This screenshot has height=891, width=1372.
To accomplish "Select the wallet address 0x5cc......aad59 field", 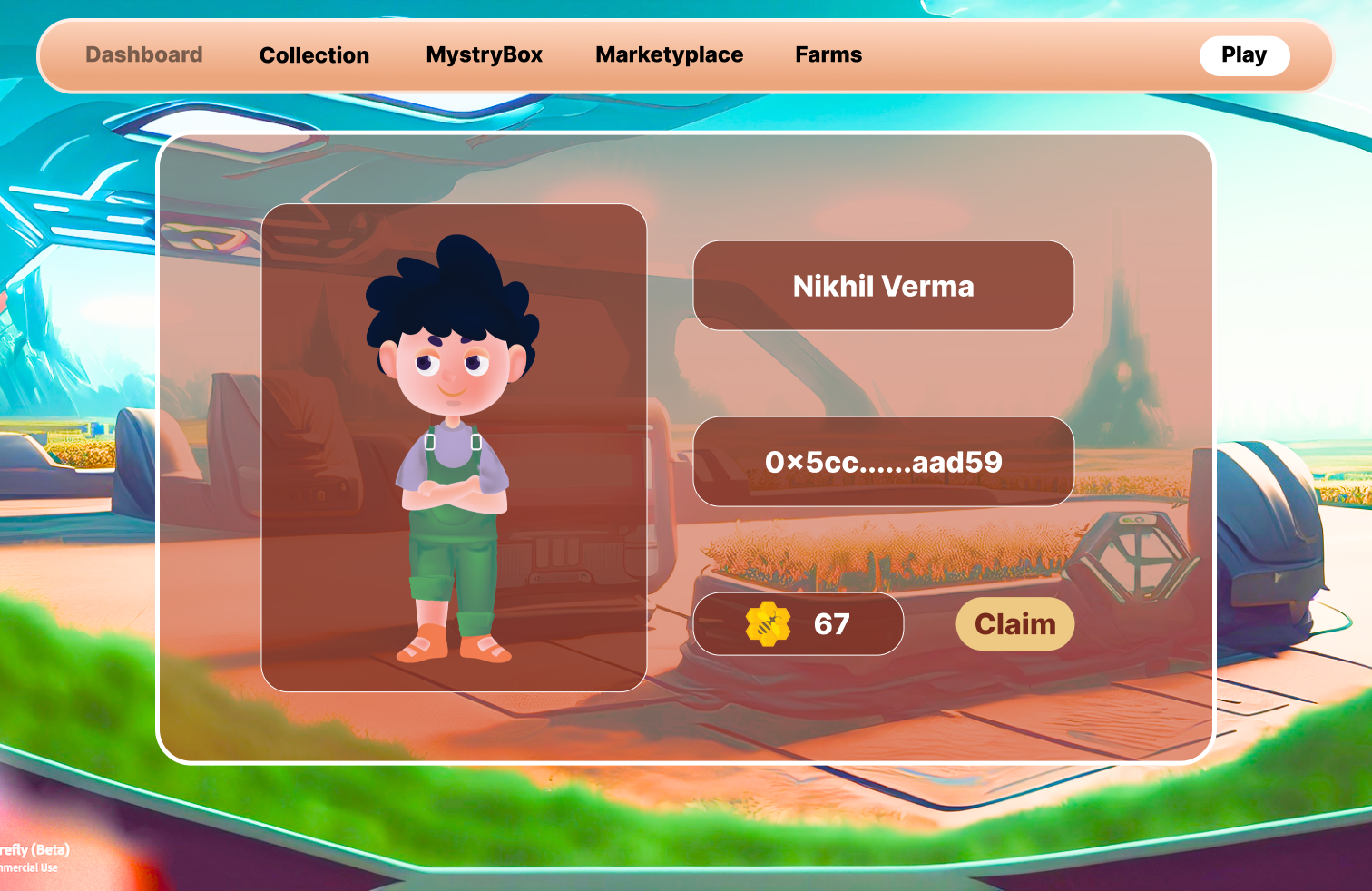I will click(883, 462).
